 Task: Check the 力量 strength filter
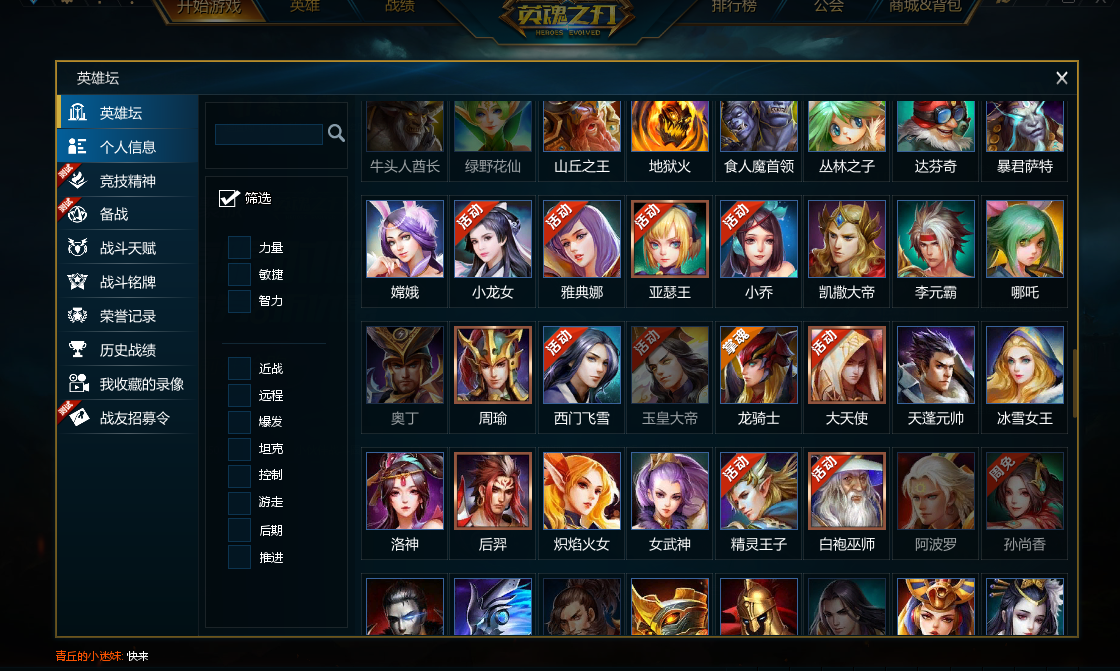point(239,247)
